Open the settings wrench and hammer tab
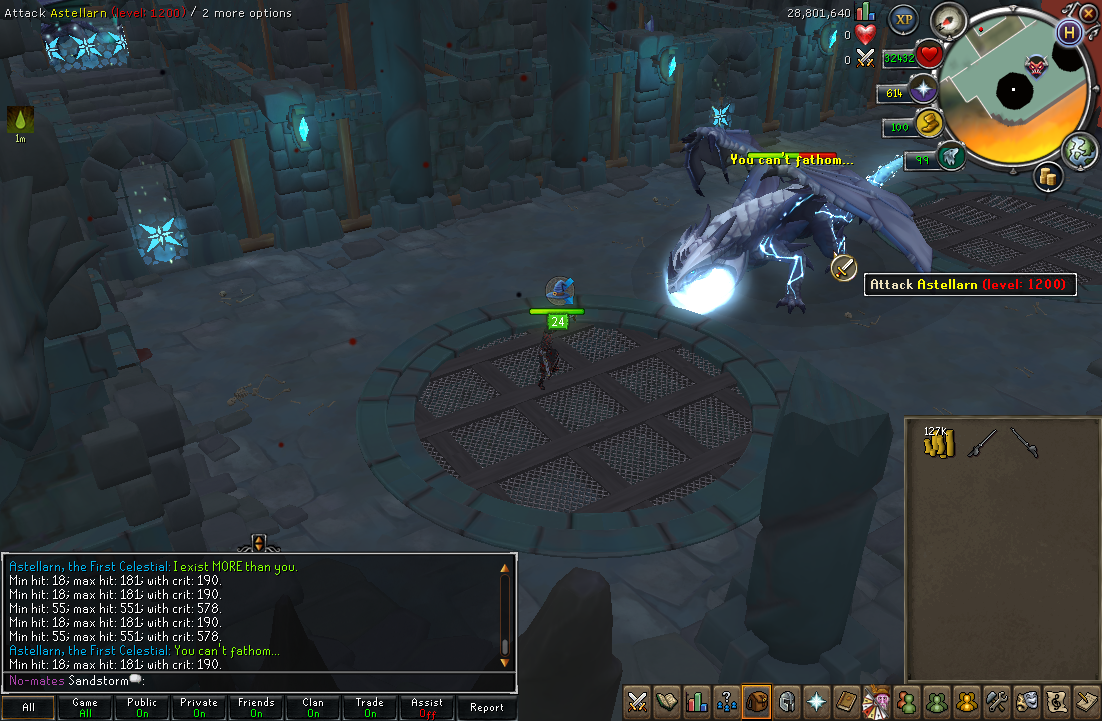1102x721 pixels. click(995, 702)
